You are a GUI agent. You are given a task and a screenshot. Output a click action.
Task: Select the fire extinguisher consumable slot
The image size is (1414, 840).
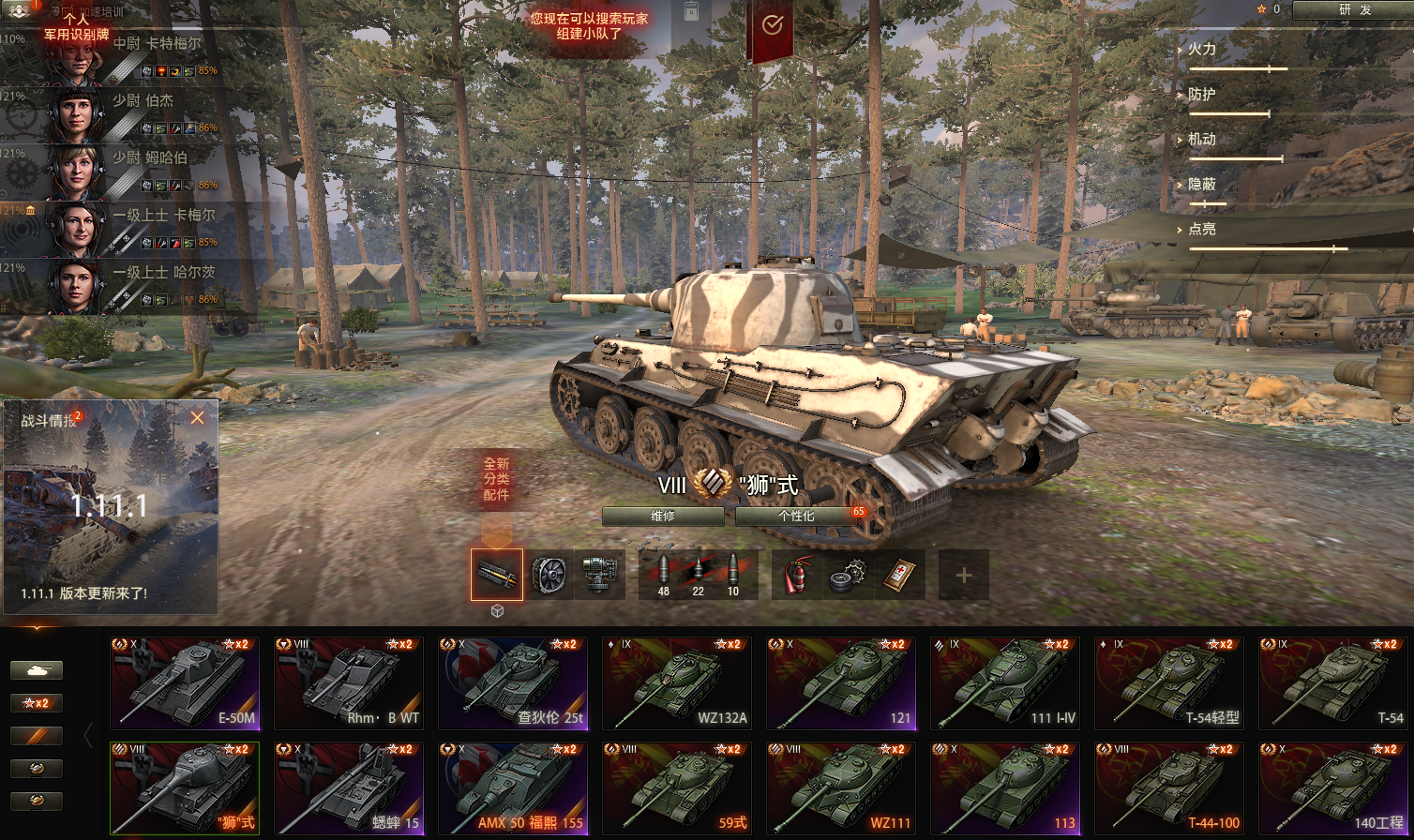tap(798, 575)
